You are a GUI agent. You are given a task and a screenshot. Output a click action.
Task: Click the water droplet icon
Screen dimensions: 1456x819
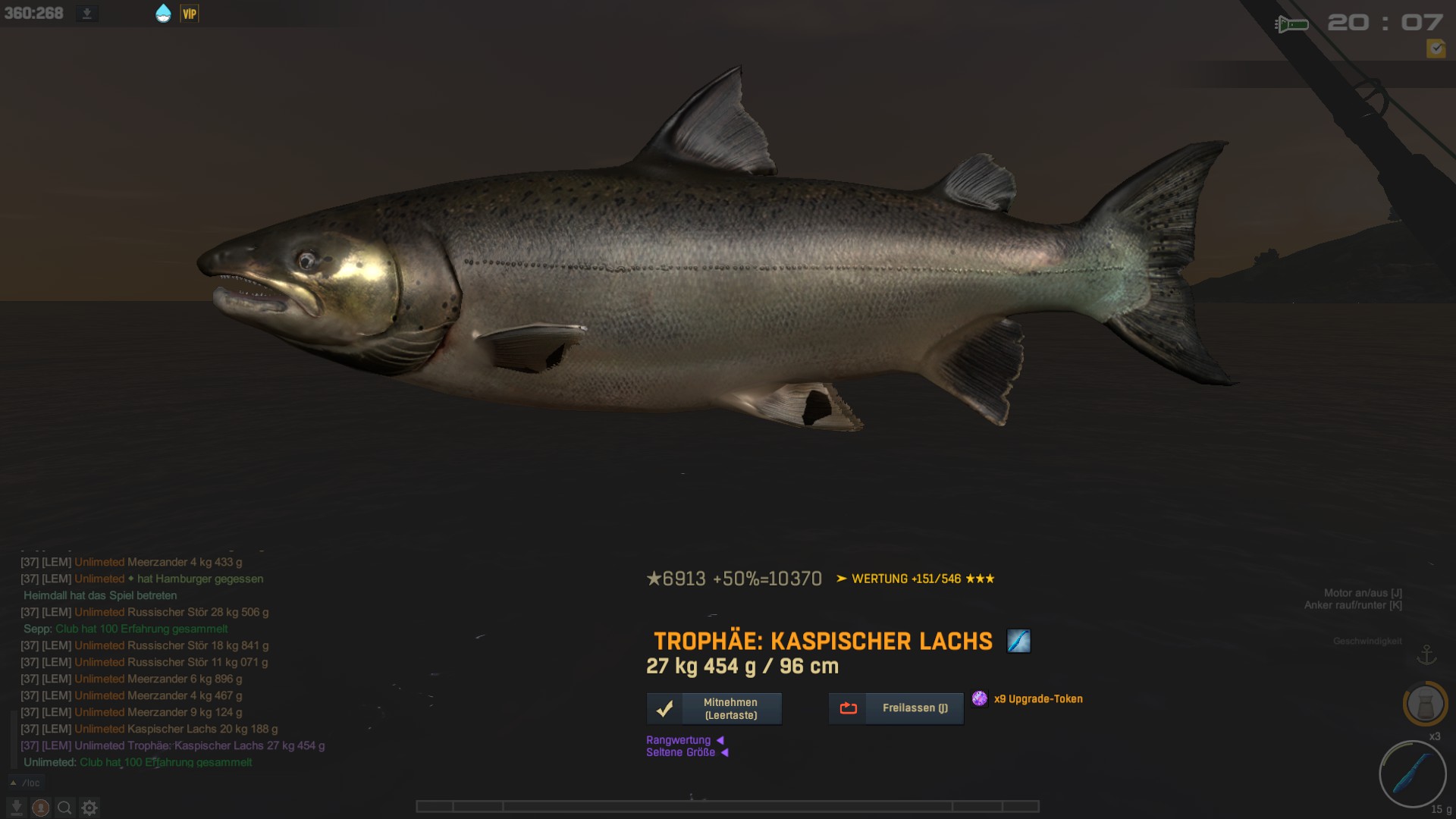pos(163,14)
